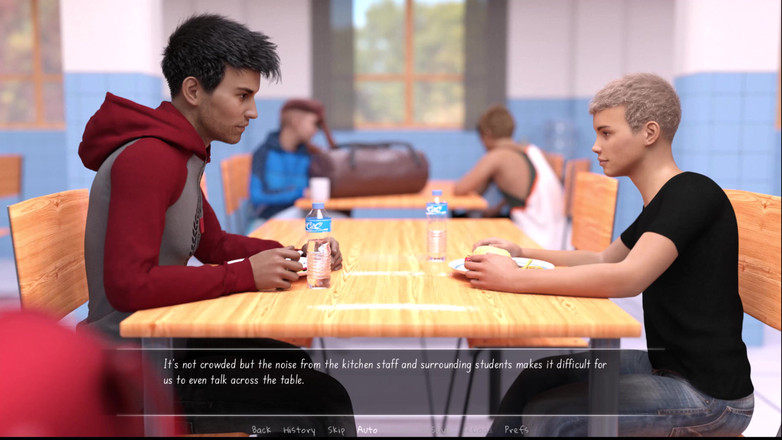The height and width of the screenshot is (440, 782).
Task: Open the dialogue History log
Action: click(x=299, y=430)
